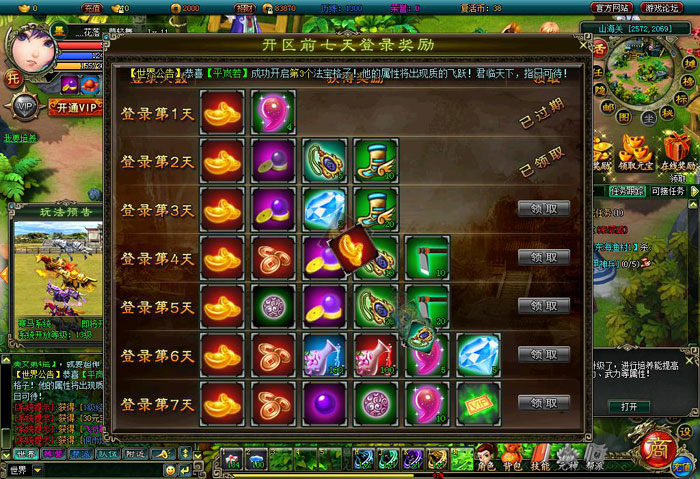This screenshot has width=700, height=479.
Task: Open the 在线奖励 gift box icon
Action: [x=676, y=150]
